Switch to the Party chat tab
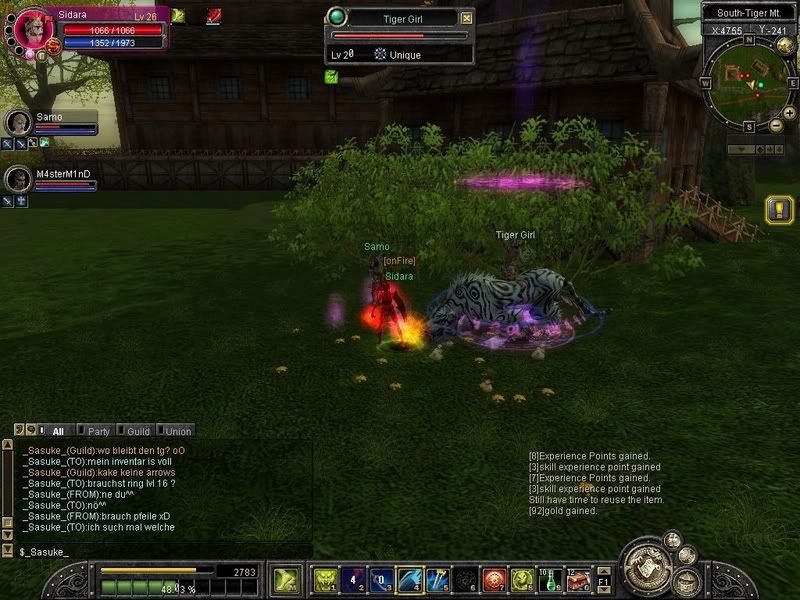 pyautogui.click(x=98, y=431)
